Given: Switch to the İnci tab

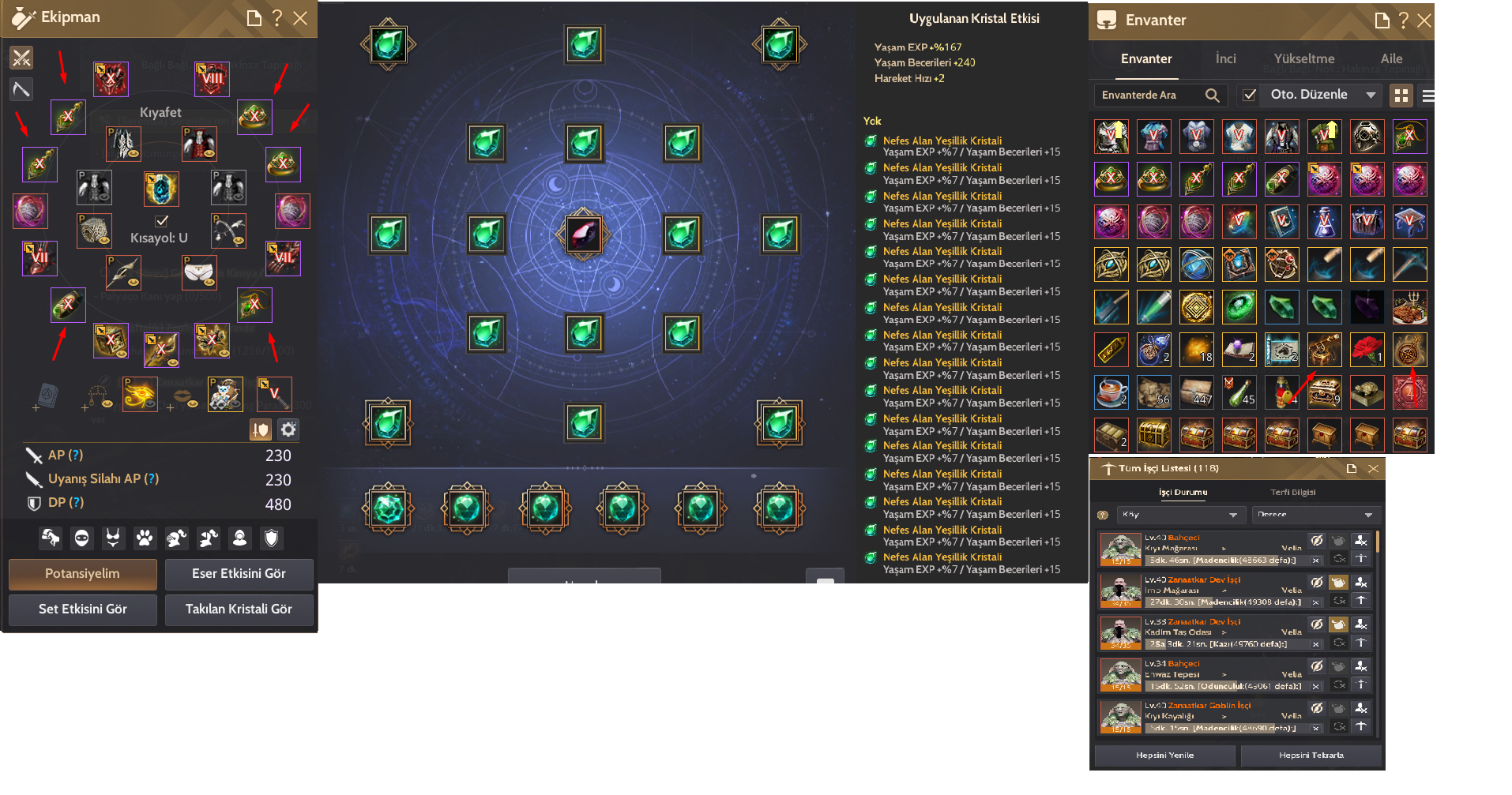Looking at the screenshot, I should click(x=1225, y=58).
